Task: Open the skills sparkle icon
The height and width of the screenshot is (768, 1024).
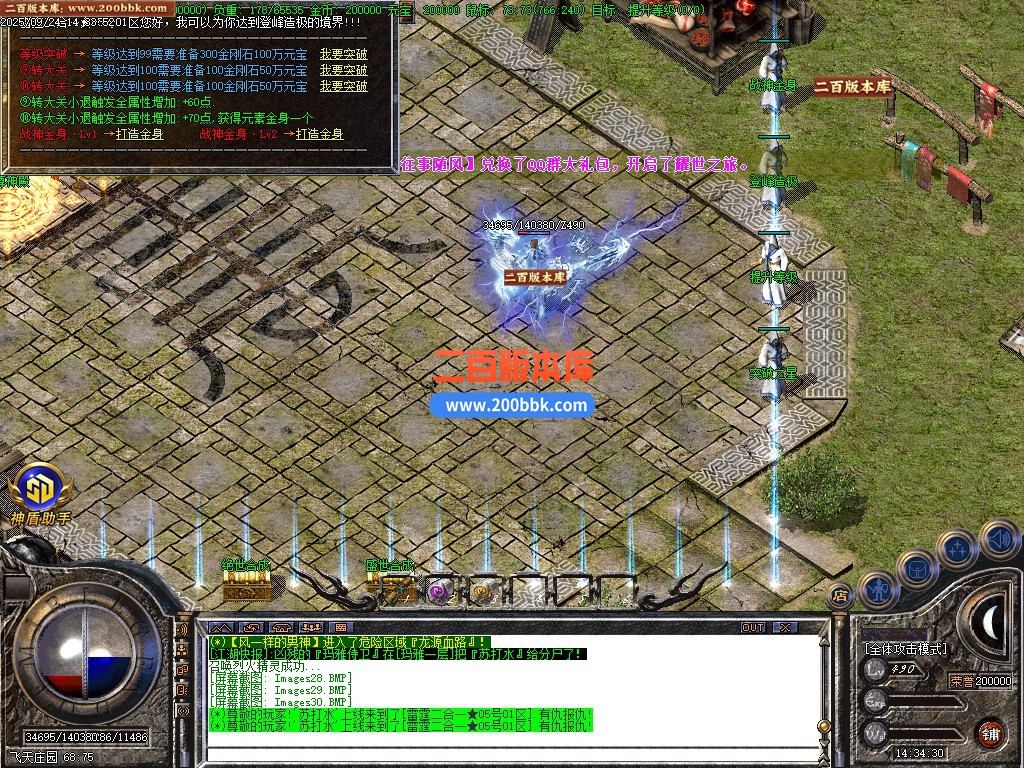Action: click(957, 548)
